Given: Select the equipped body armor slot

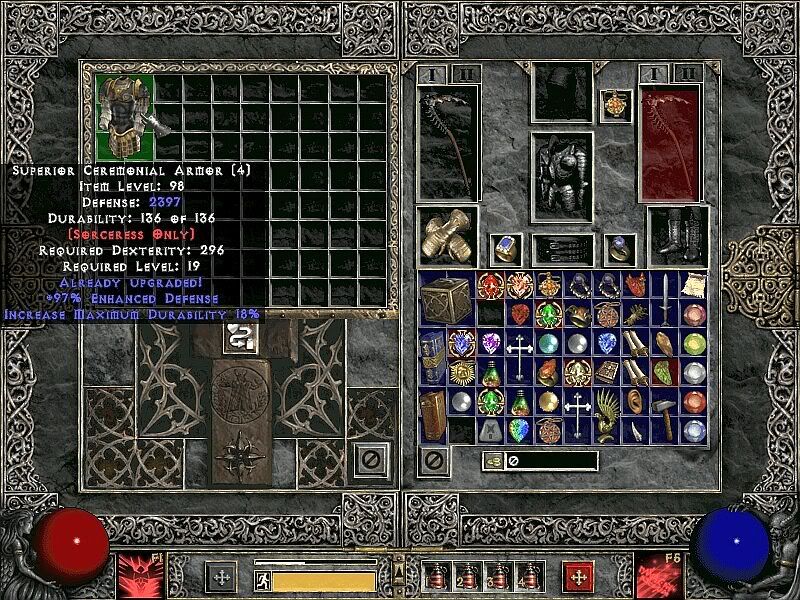Looking at the screenshot, I should click(x=561, y=173).
